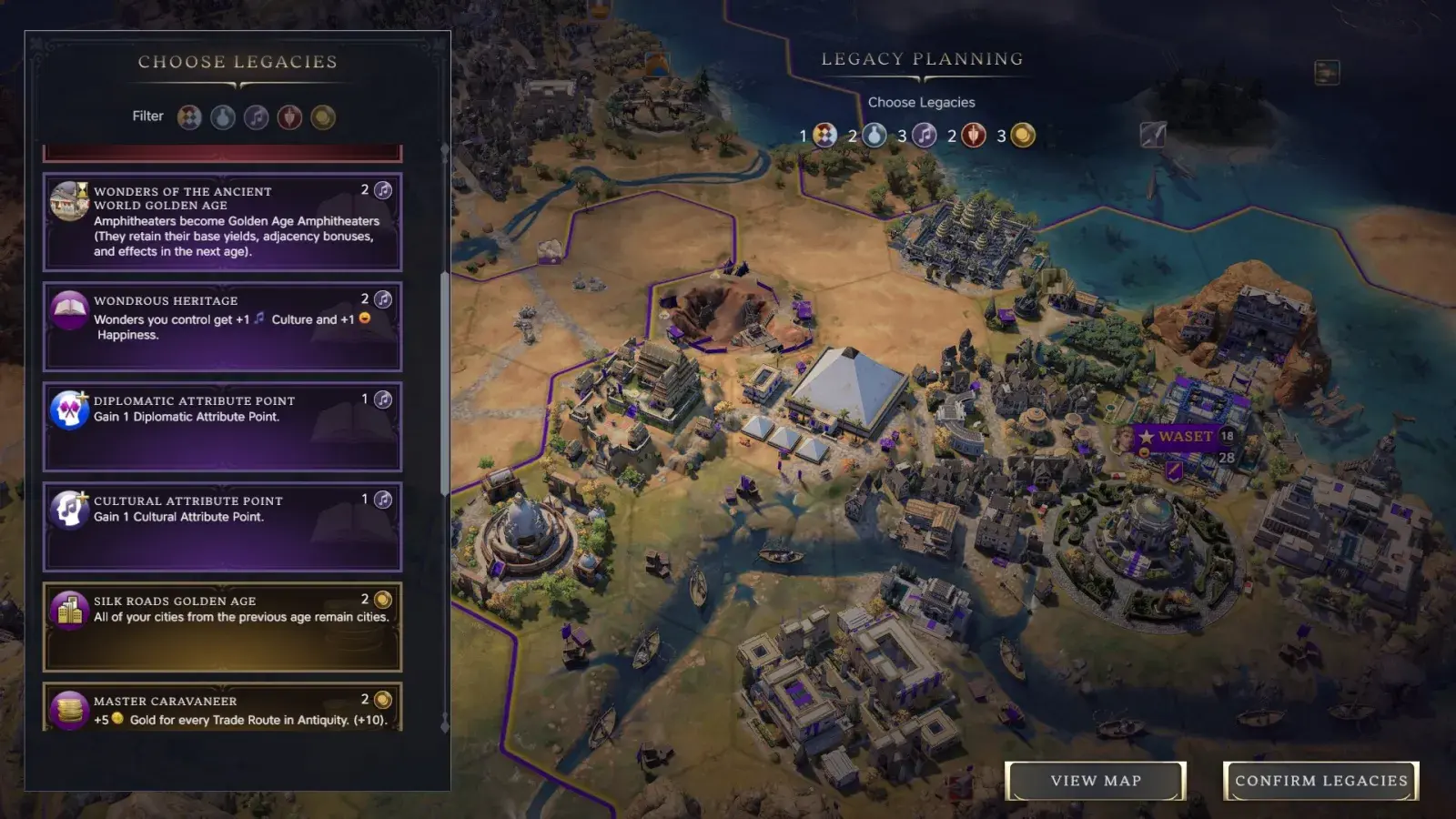The width and height of the screenshot is (1456, 819).
Task: Deselect the Silk Roads Golden Age card
Action: (222, 626)
